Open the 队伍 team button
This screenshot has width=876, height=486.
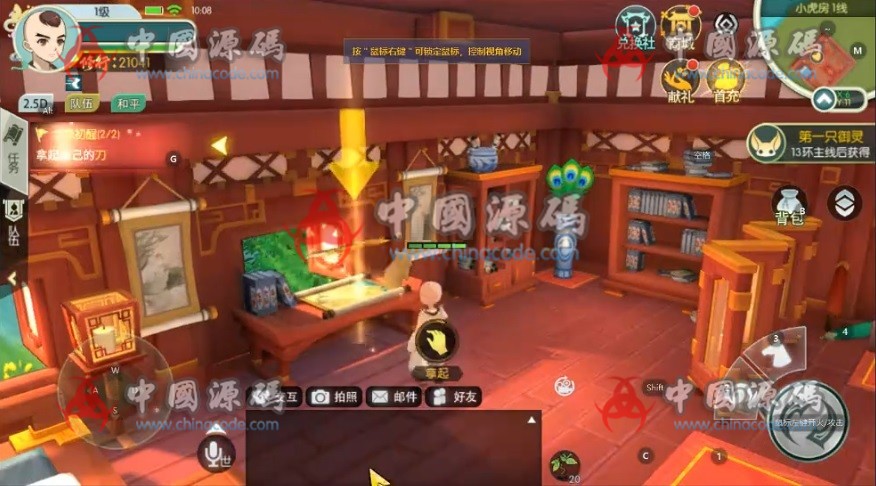82,102
